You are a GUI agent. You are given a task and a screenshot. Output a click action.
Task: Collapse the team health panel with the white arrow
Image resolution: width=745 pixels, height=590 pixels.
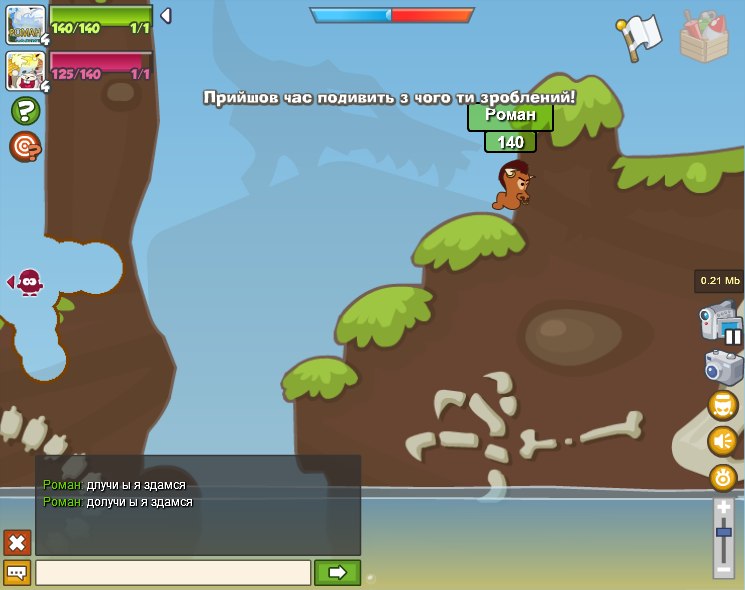[165, 16]
